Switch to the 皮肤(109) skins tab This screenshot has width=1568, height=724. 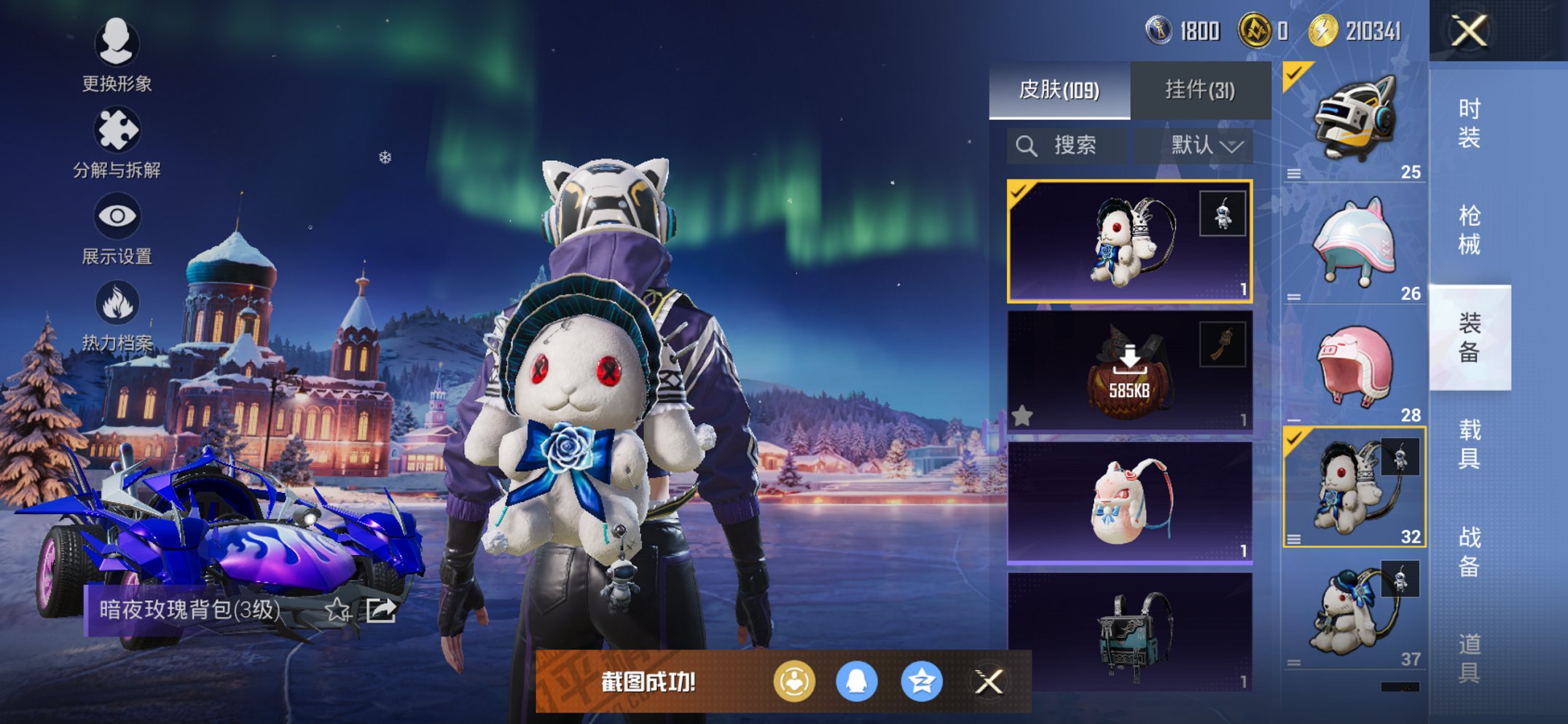click(x=1059, y=90)
